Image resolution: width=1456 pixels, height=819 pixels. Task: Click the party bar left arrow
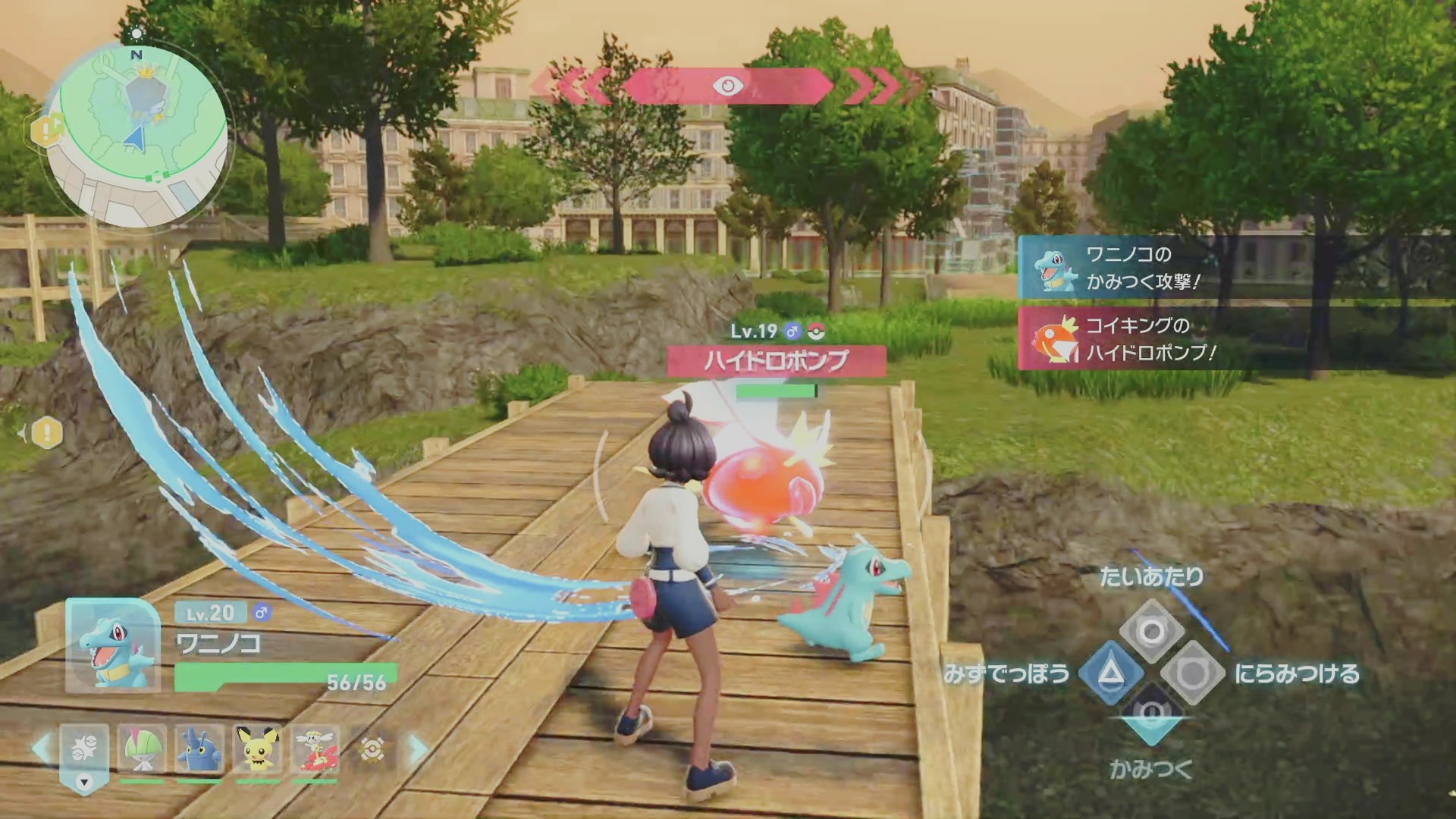(42, 749)
